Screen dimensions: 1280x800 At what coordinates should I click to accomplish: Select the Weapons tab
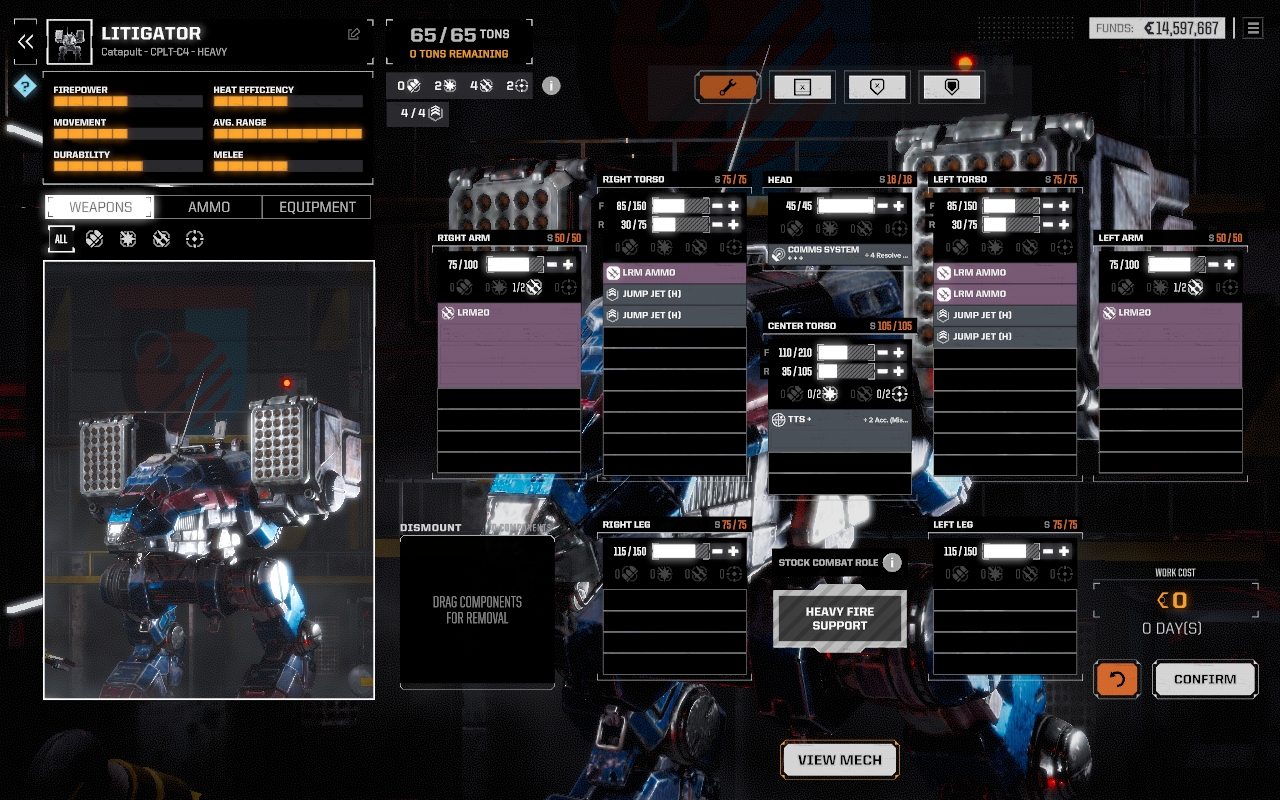click(x=100, y=207)
